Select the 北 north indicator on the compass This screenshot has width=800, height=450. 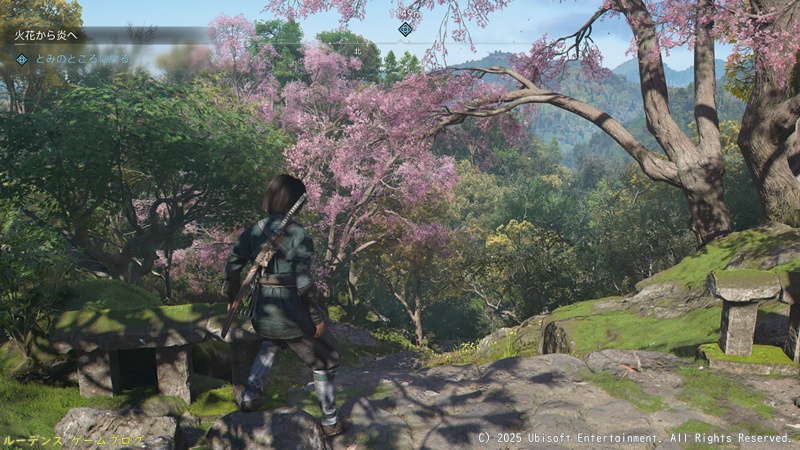click(357, 49)
